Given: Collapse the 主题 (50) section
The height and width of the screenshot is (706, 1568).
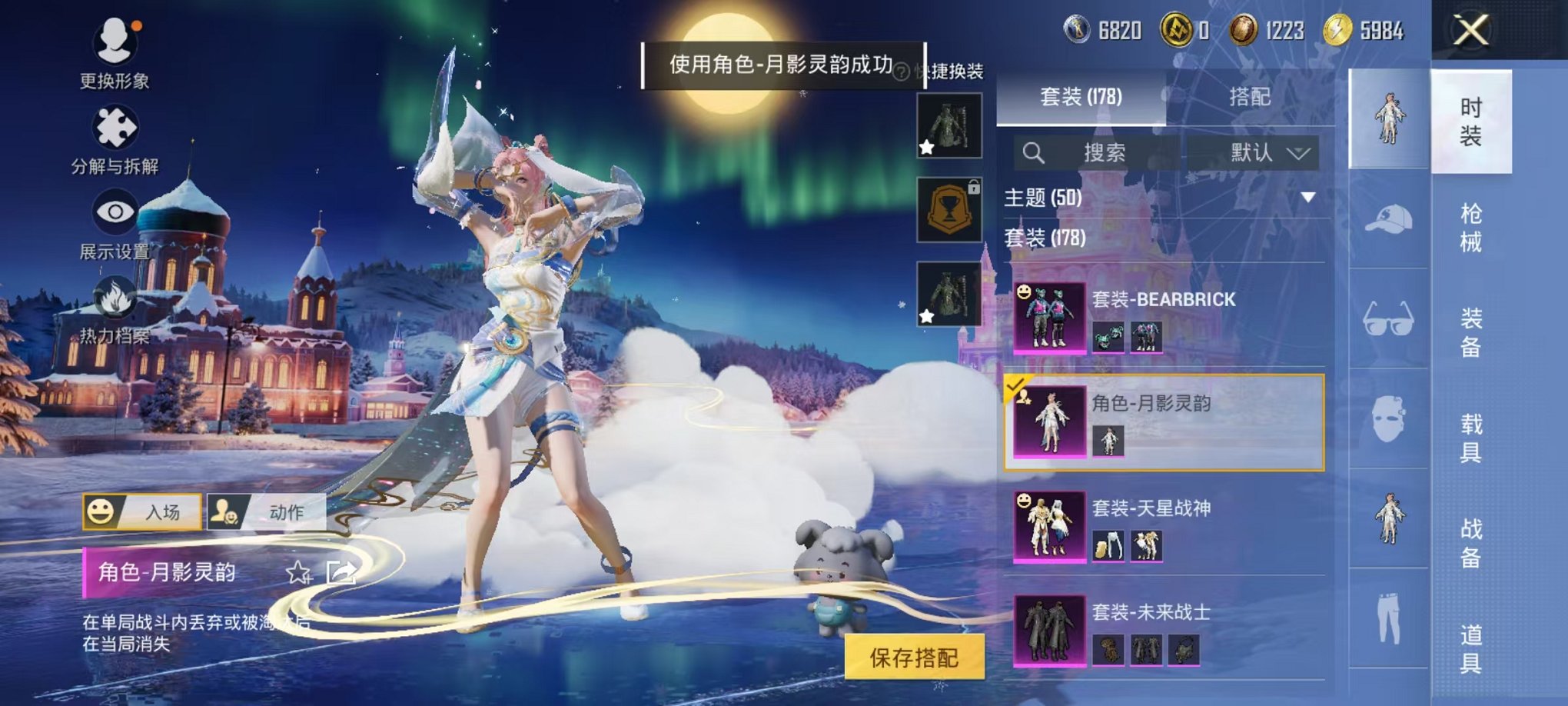Looking at the screenshot, I should pos(1308,198).
